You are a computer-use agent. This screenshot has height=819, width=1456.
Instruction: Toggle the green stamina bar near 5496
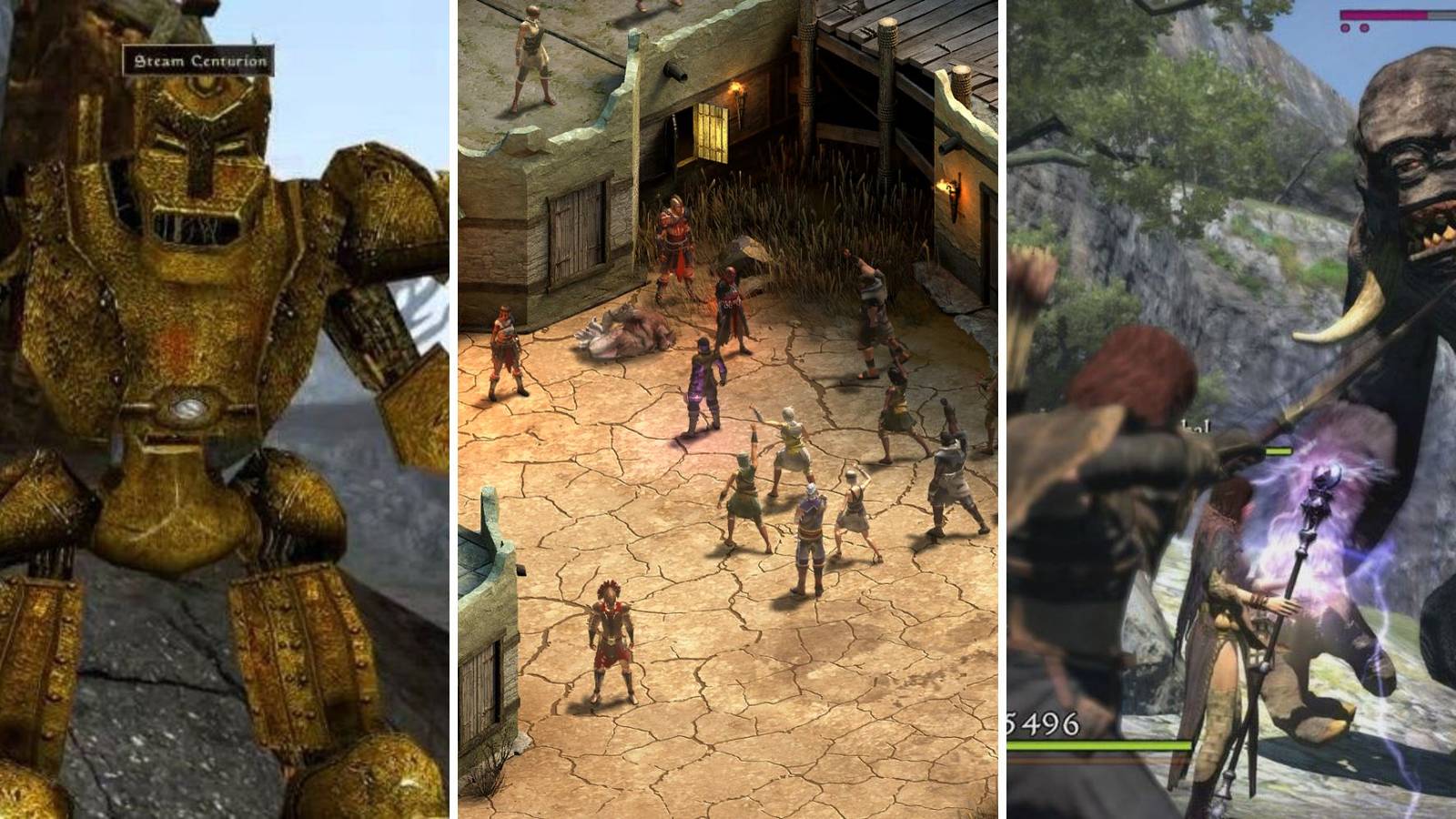tap(1101, 743)
